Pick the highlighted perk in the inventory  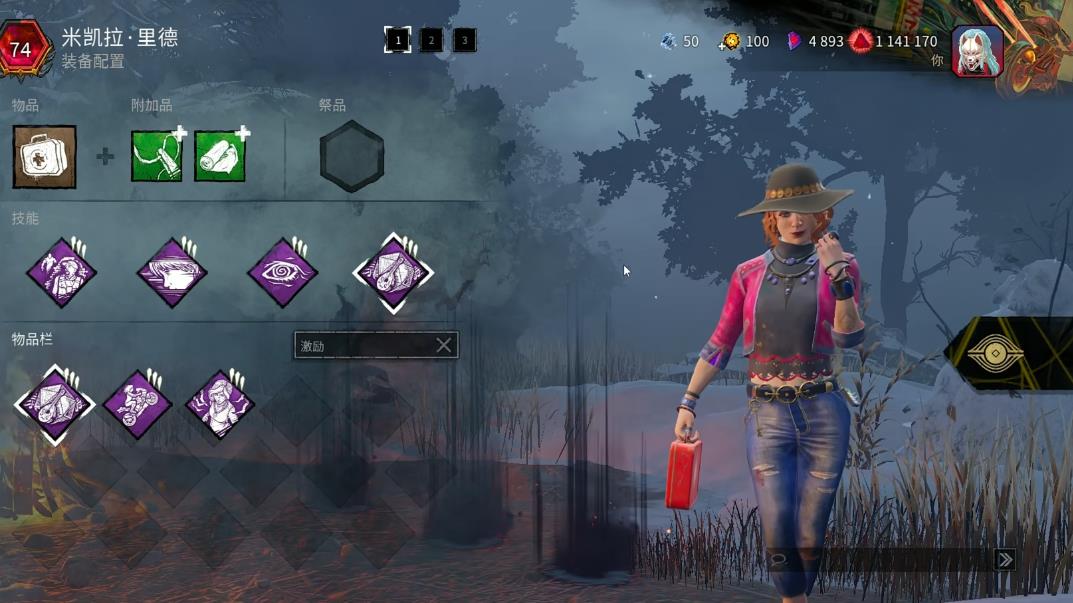coord(54,404)
